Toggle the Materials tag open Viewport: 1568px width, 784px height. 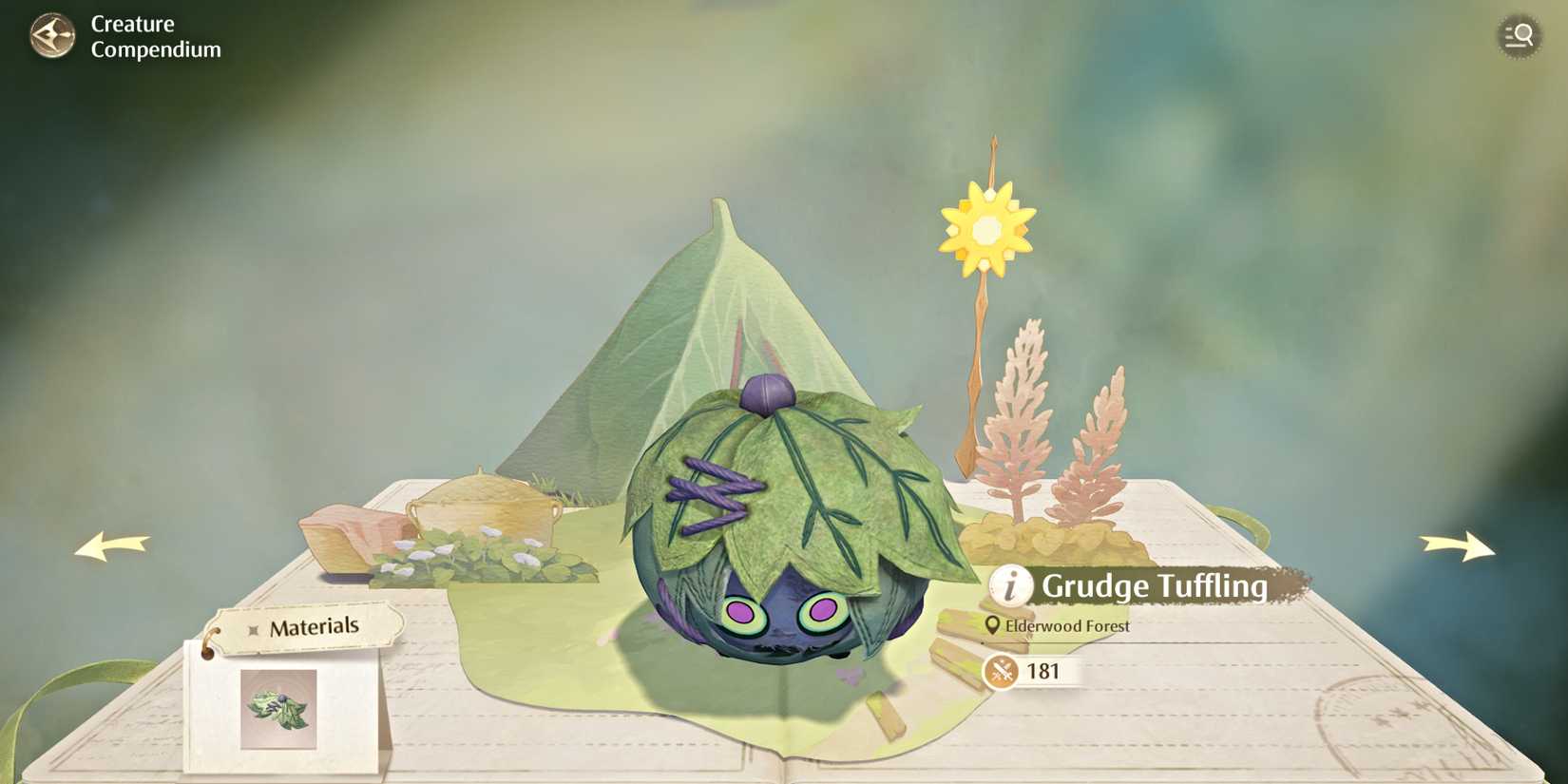click(315, 625)
